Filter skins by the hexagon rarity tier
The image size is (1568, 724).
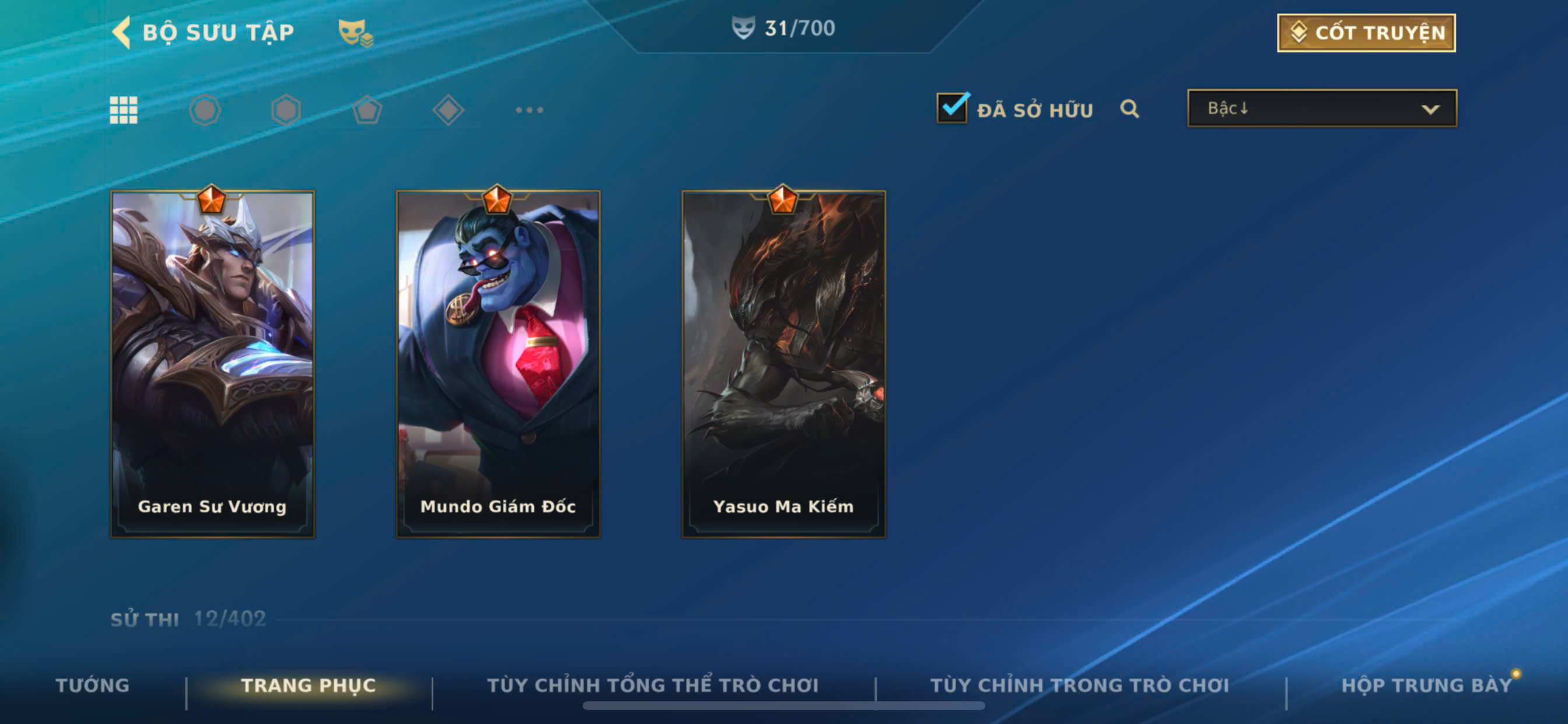[286, 110]
